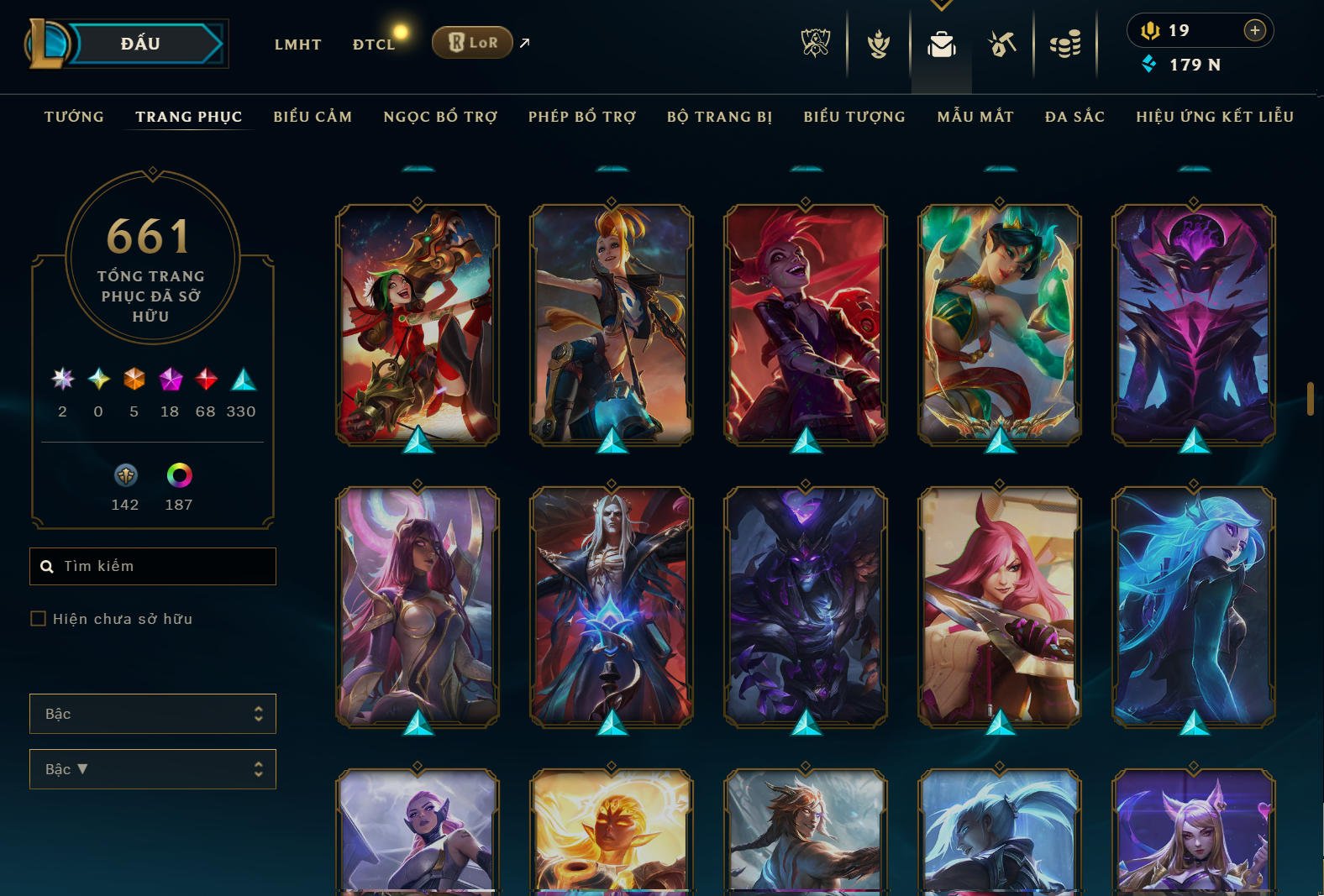Switch to the TƯỚNG tab
Viewport: 1324px width, 896px height.
click(74, 117)
